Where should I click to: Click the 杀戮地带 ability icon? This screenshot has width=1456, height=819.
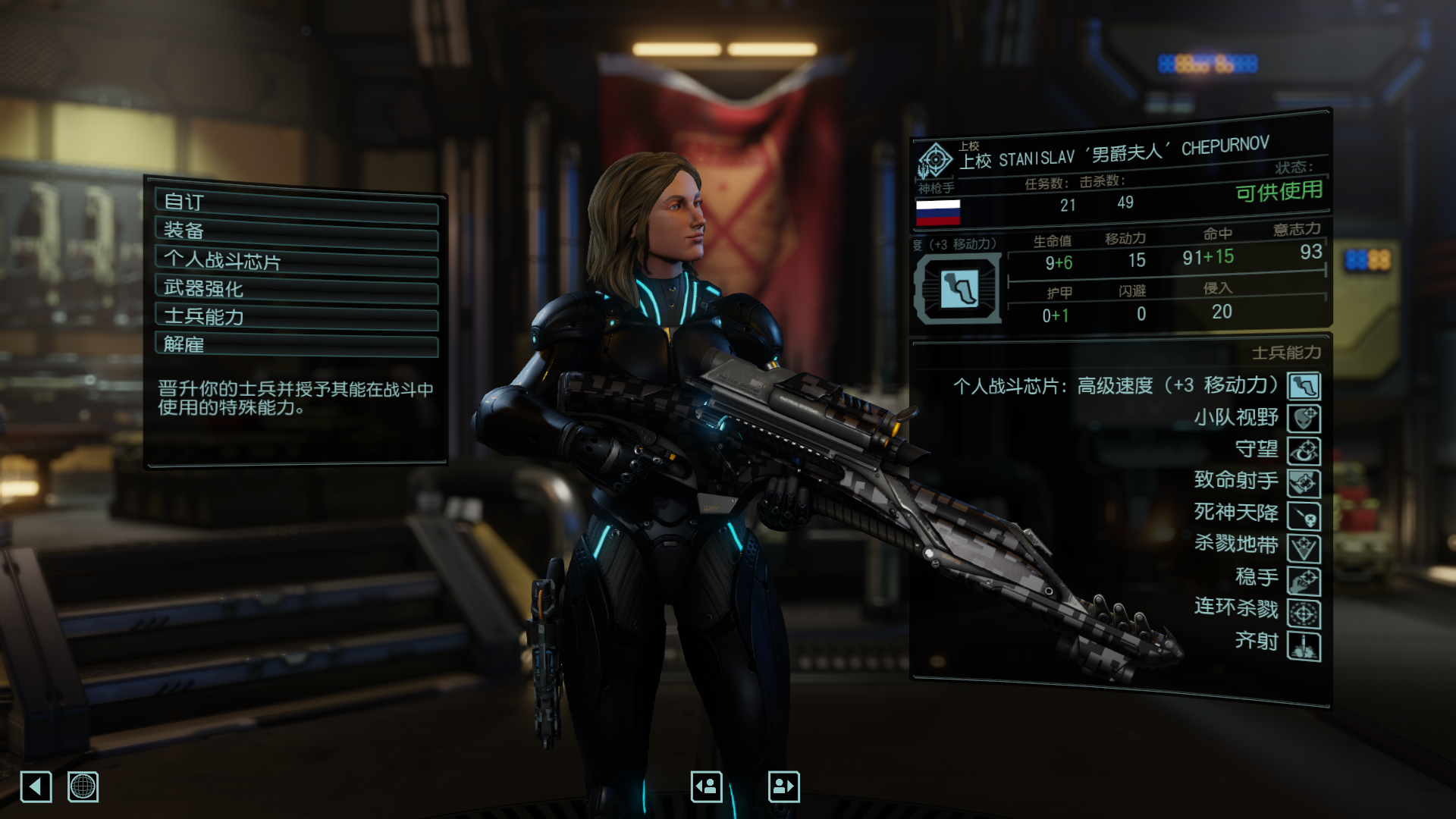[1303, 546]
